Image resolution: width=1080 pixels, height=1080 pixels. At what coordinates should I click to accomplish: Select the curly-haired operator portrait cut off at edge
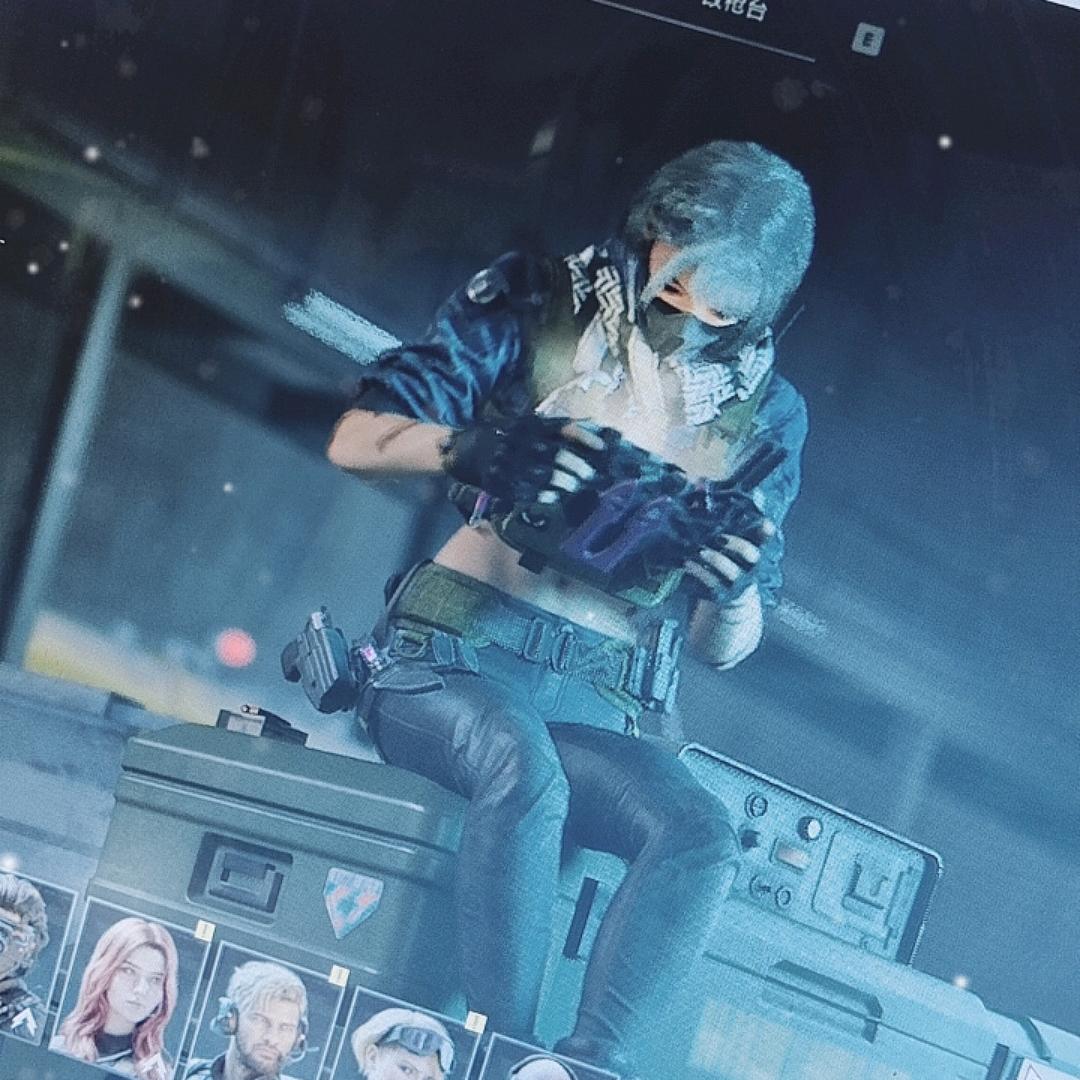click(x=22, y=950)
